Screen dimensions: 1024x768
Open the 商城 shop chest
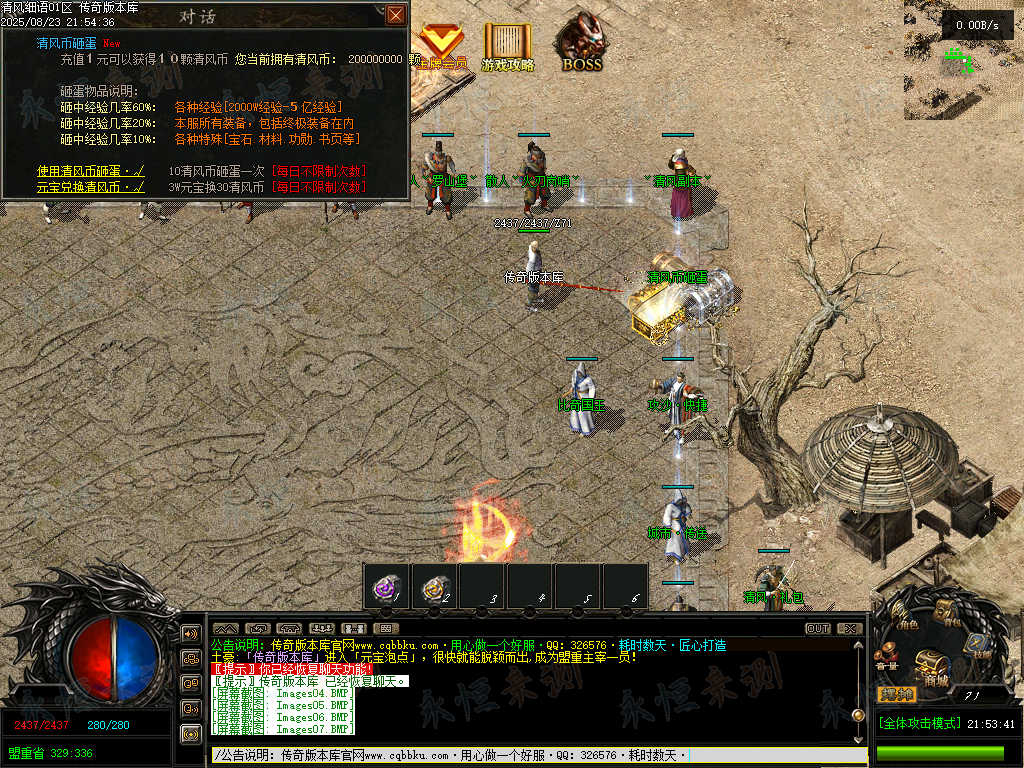point(933,666)
